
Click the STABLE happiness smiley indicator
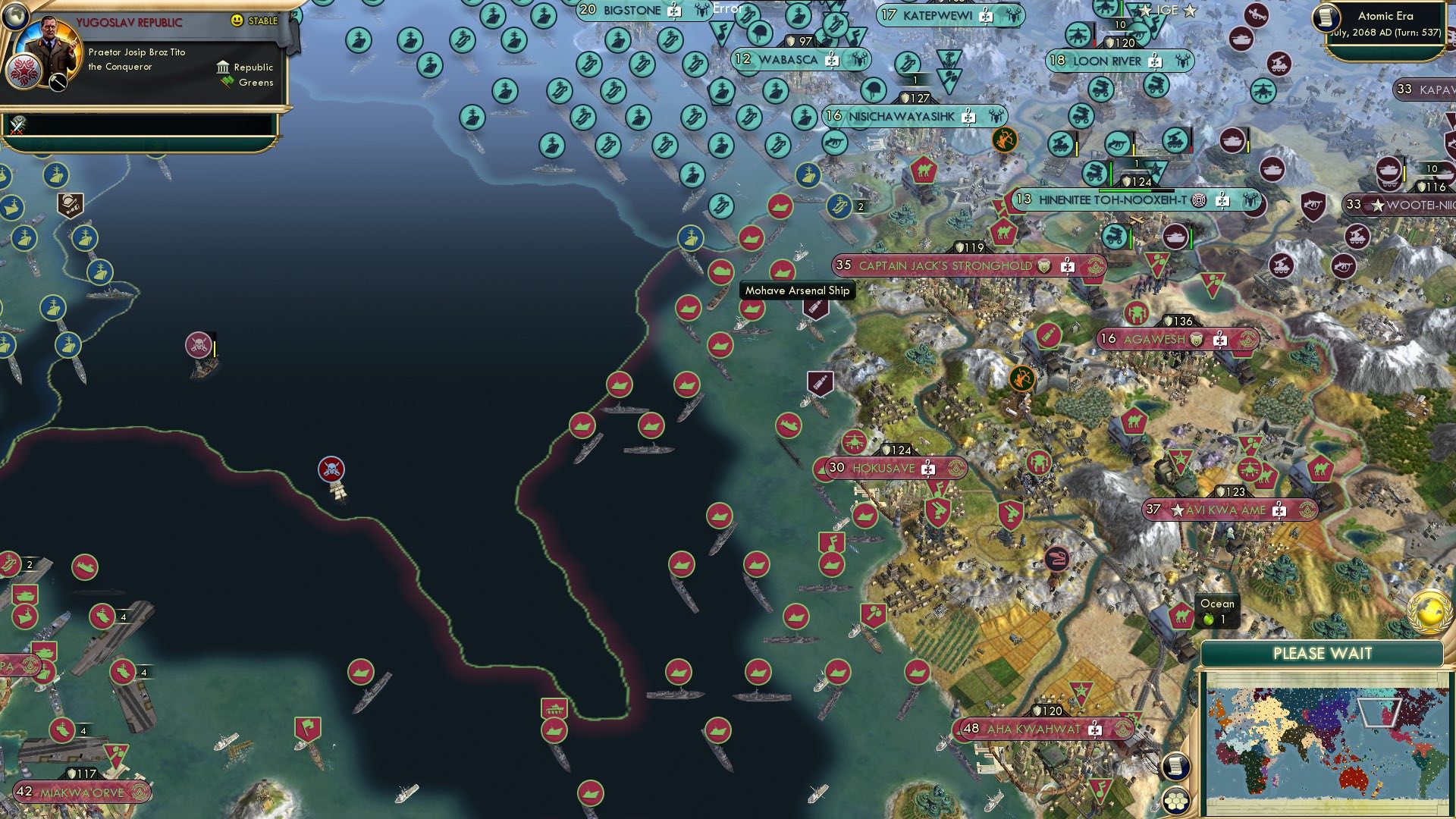[x=237, y=20]
